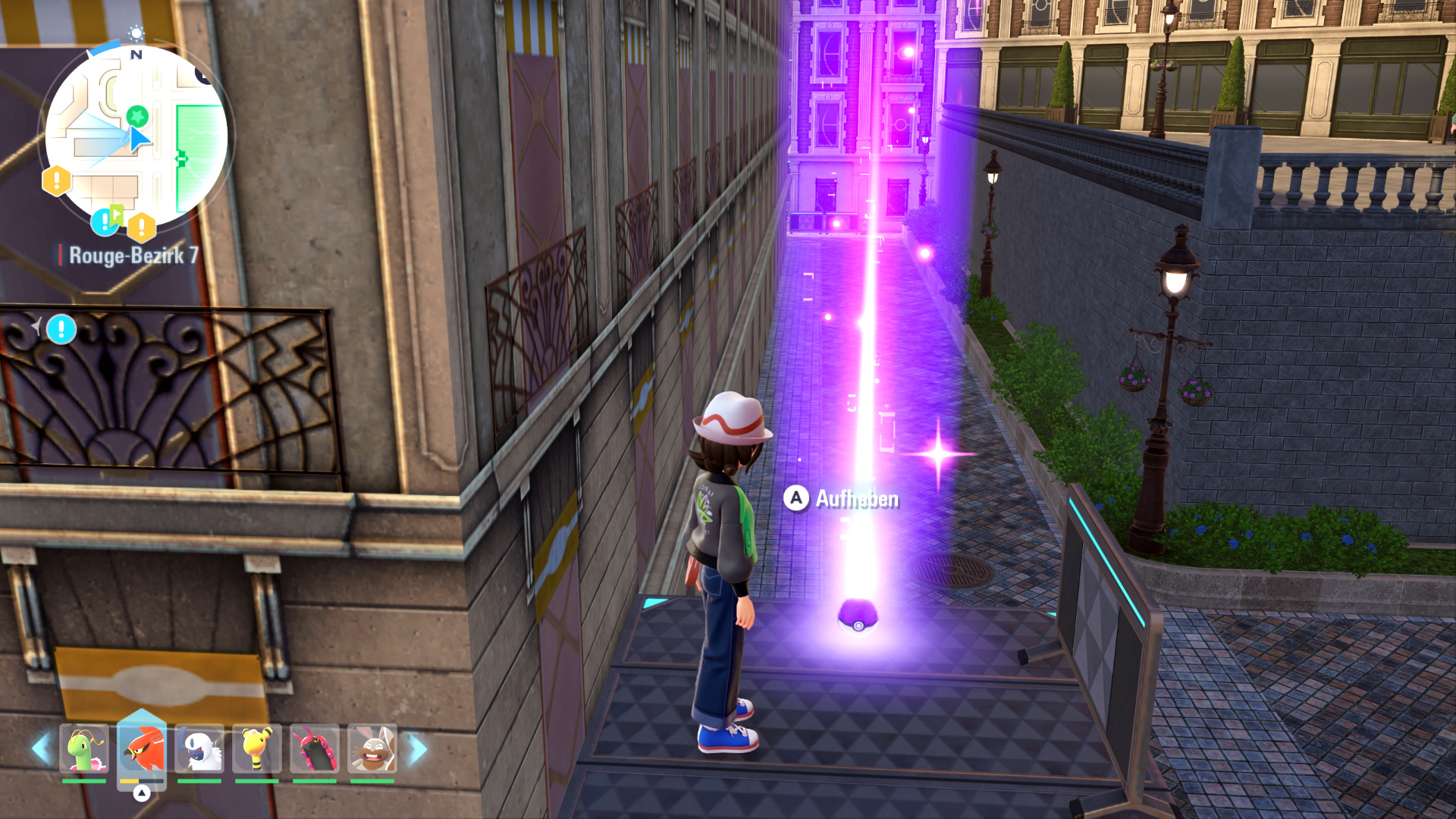
Task: Select Scolipede in the party bar
Action: [x=314, y=748]
